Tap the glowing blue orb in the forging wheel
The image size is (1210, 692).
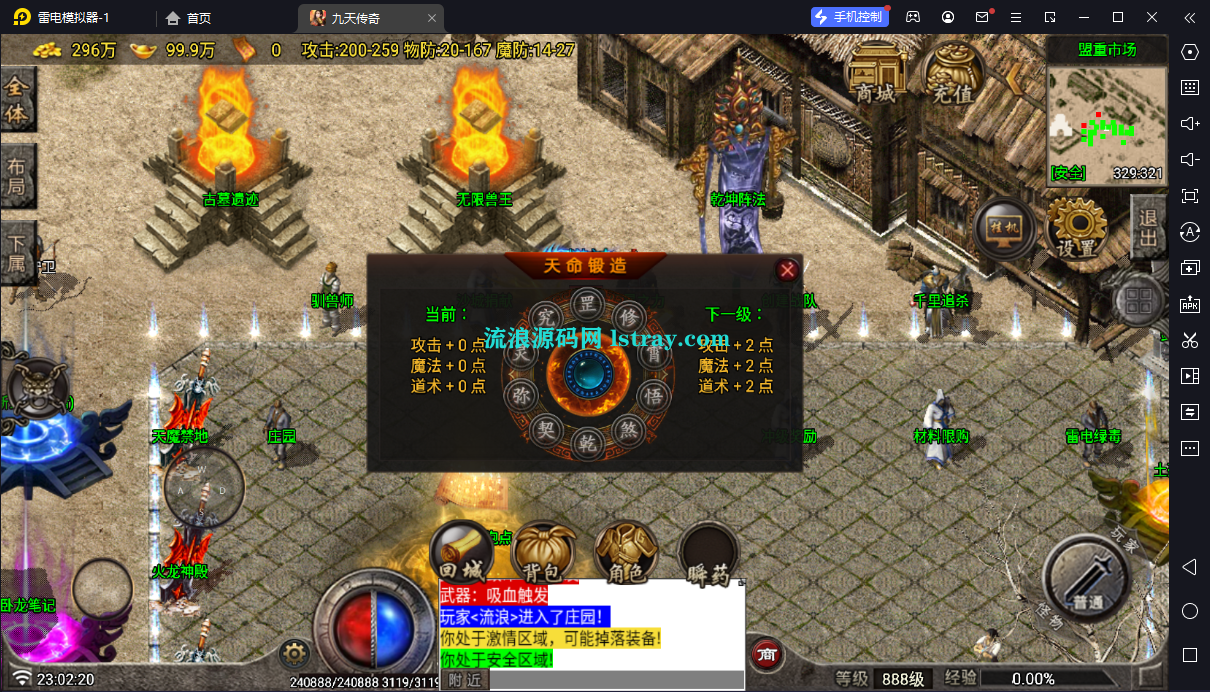(x=588, y=375)
